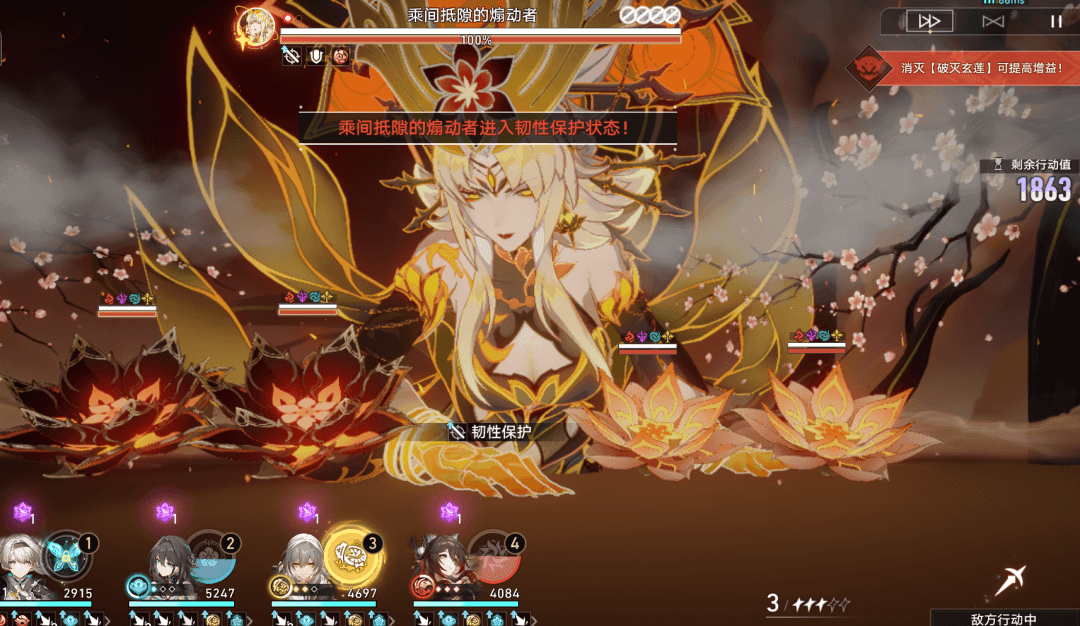This screenshot has width=1080, height=626.
Task: Open the red lotus mechanic tip banner
Action: click(962, 68)
